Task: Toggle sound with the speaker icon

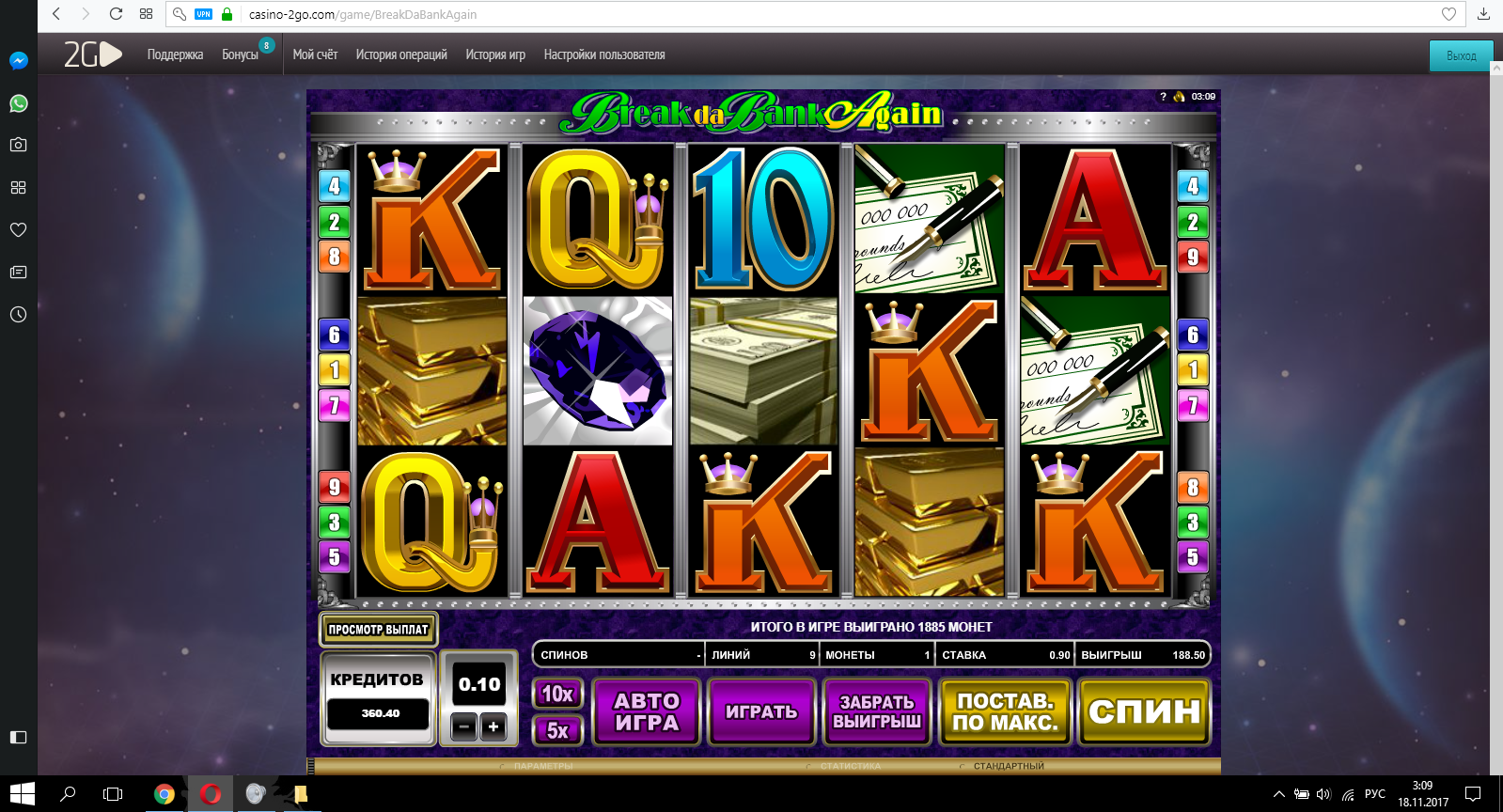Action: coord(1179,97)
